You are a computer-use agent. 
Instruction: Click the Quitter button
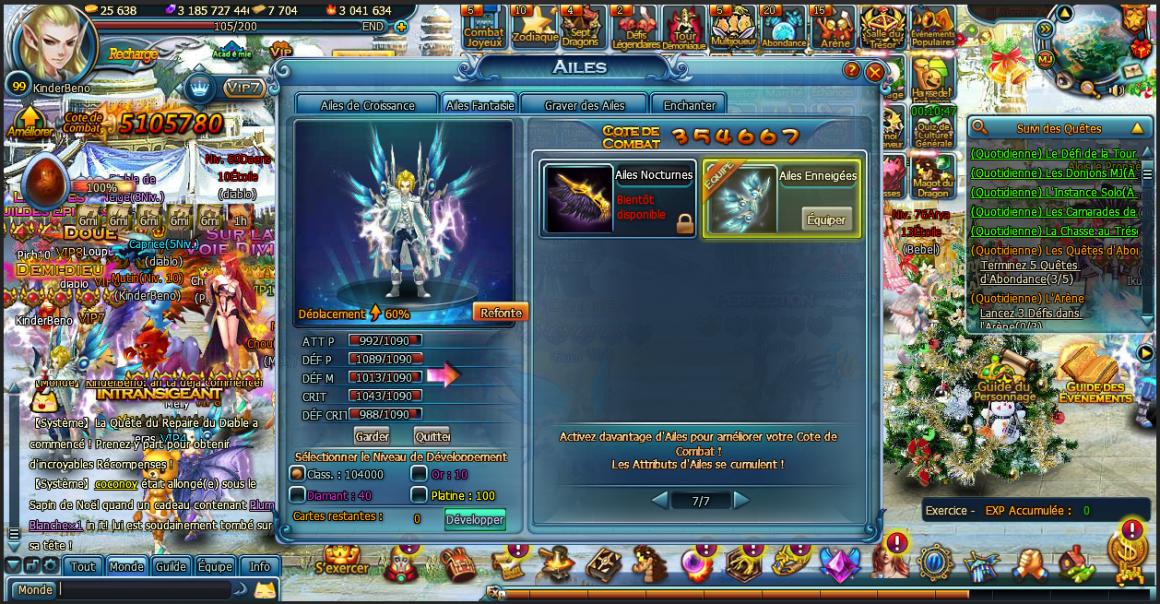(x=432, y=436)
